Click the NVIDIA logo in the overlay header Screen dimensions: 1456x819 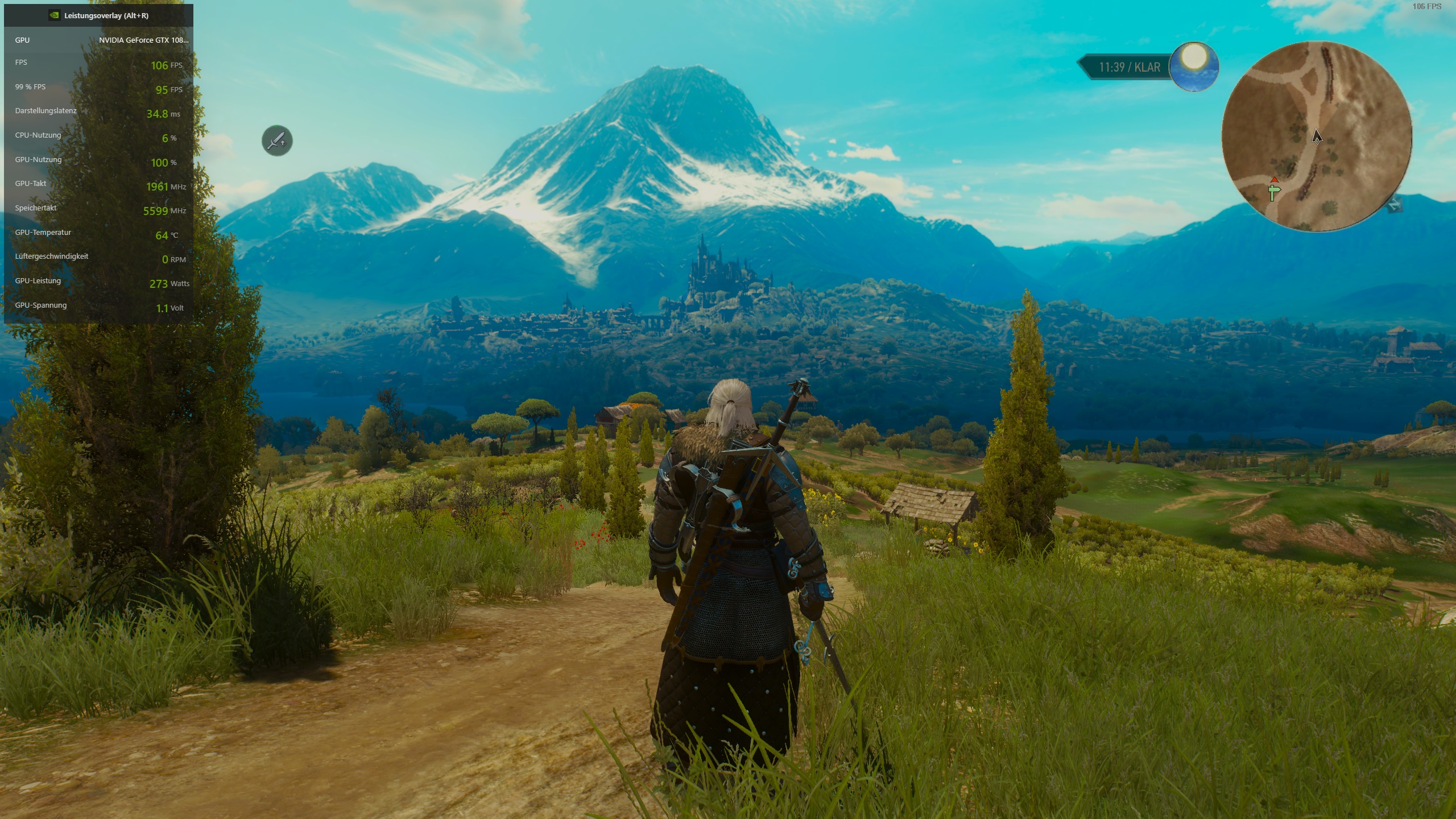tap(55, 16)
